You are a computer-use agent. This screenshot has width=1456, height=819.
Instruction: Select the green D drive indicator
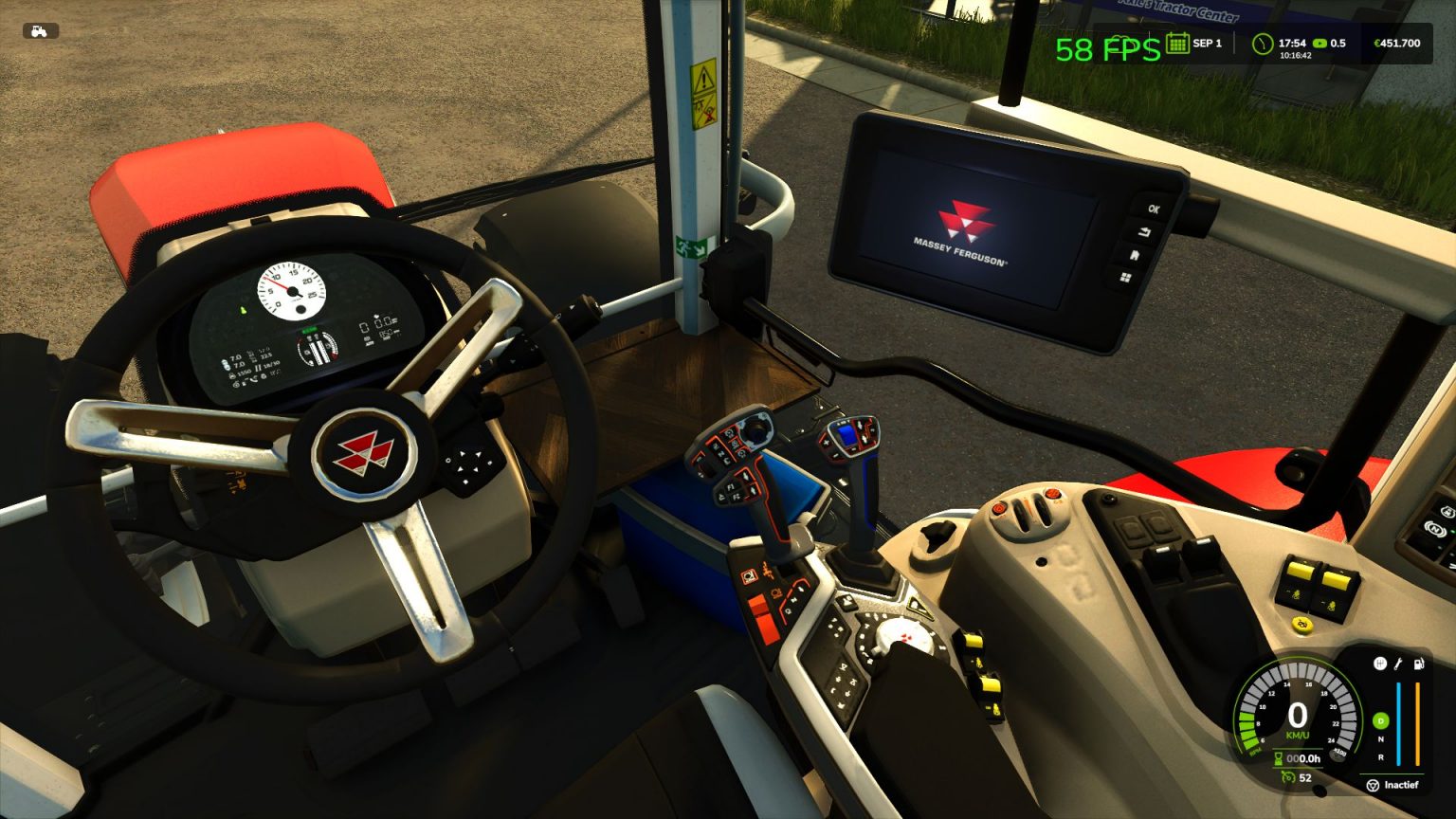1380,720
